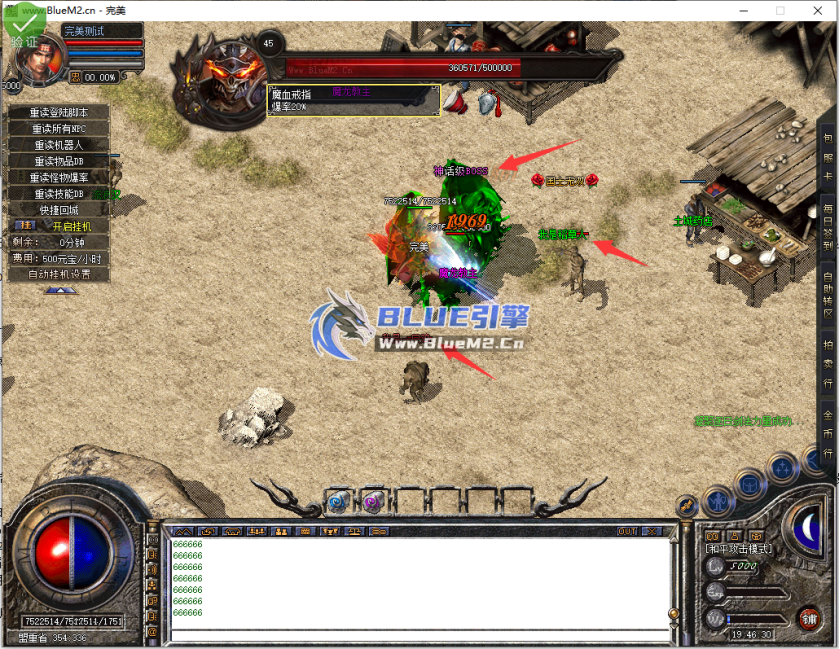Viewport: 840px width, 649px height.
Task: Click the red 铺 shop button
Action: pos(808,619)
